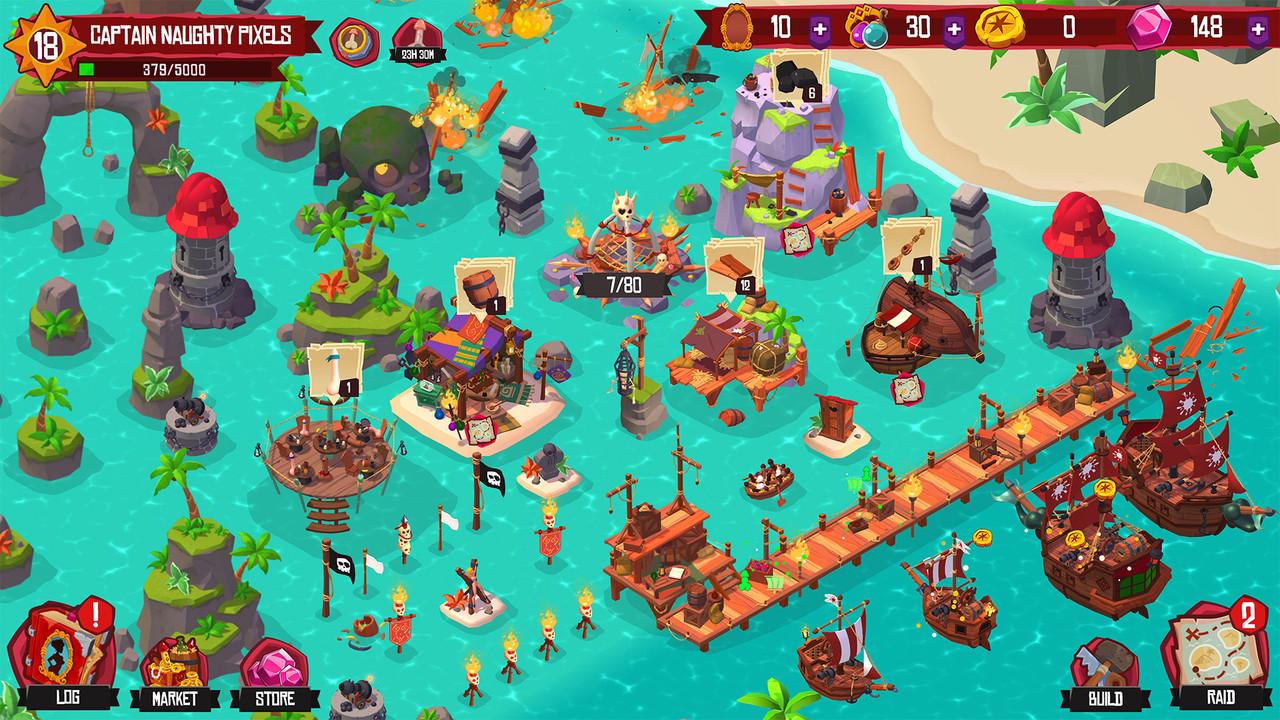Collect the wood planks resource bubble

[728, 266]
